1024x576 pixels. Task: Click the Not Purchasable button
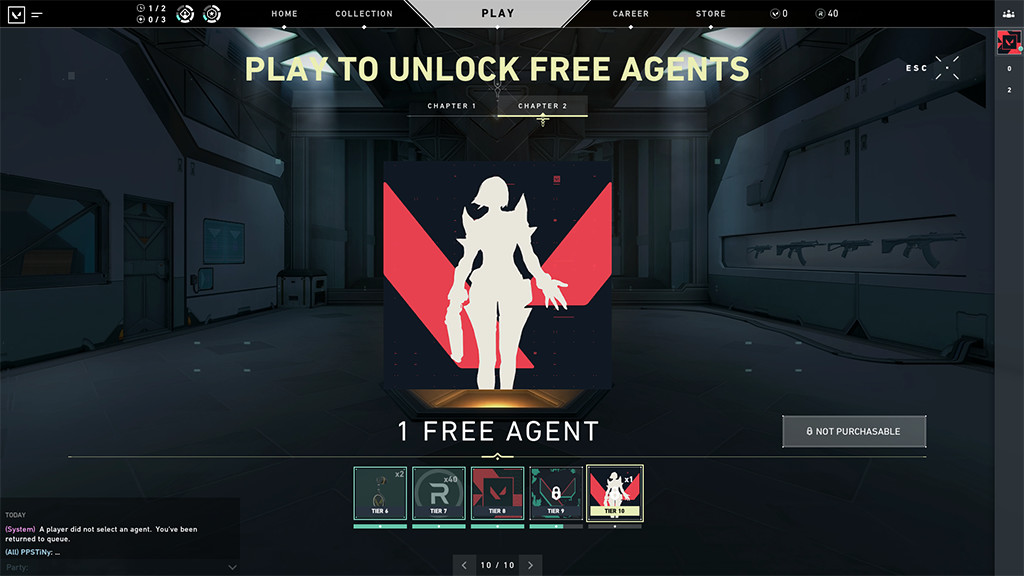click(854, 431)
